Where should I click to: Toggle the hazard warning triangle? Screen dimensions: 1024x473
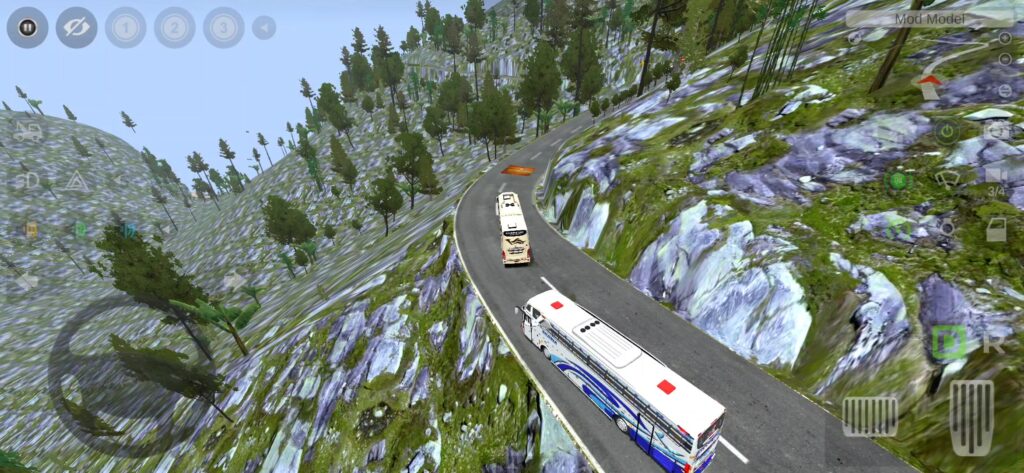coord(77,181)
